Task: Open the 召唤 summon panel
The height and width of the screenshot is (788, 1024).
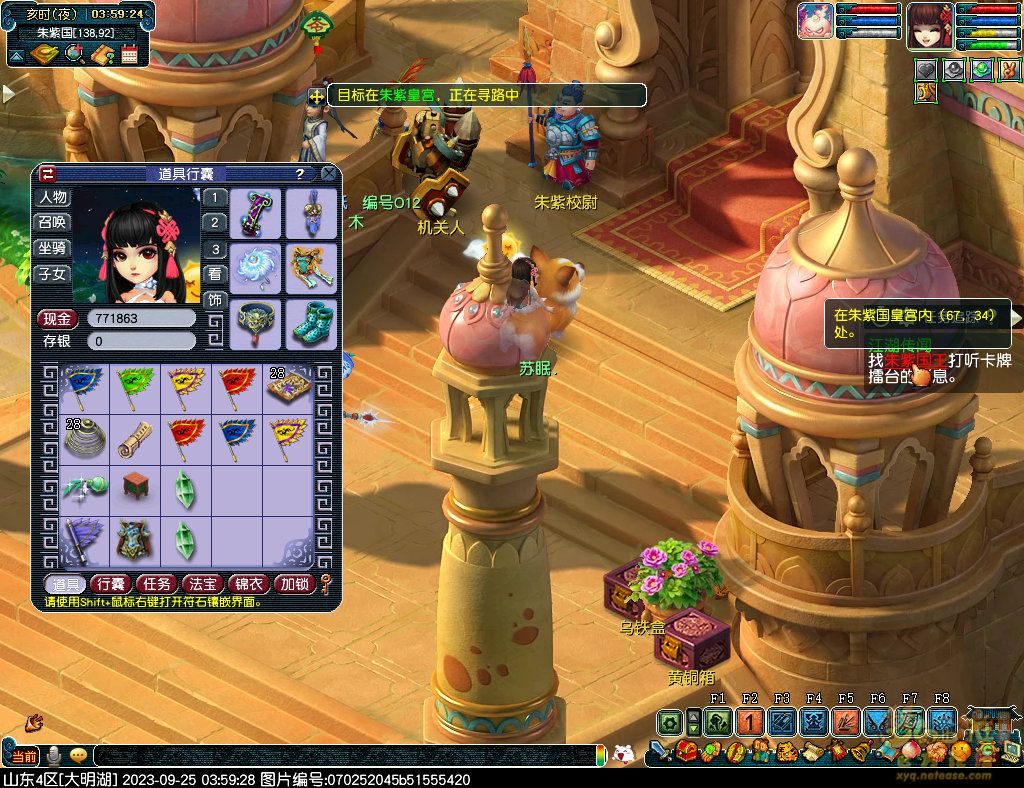Action: (x=53, y=222)
